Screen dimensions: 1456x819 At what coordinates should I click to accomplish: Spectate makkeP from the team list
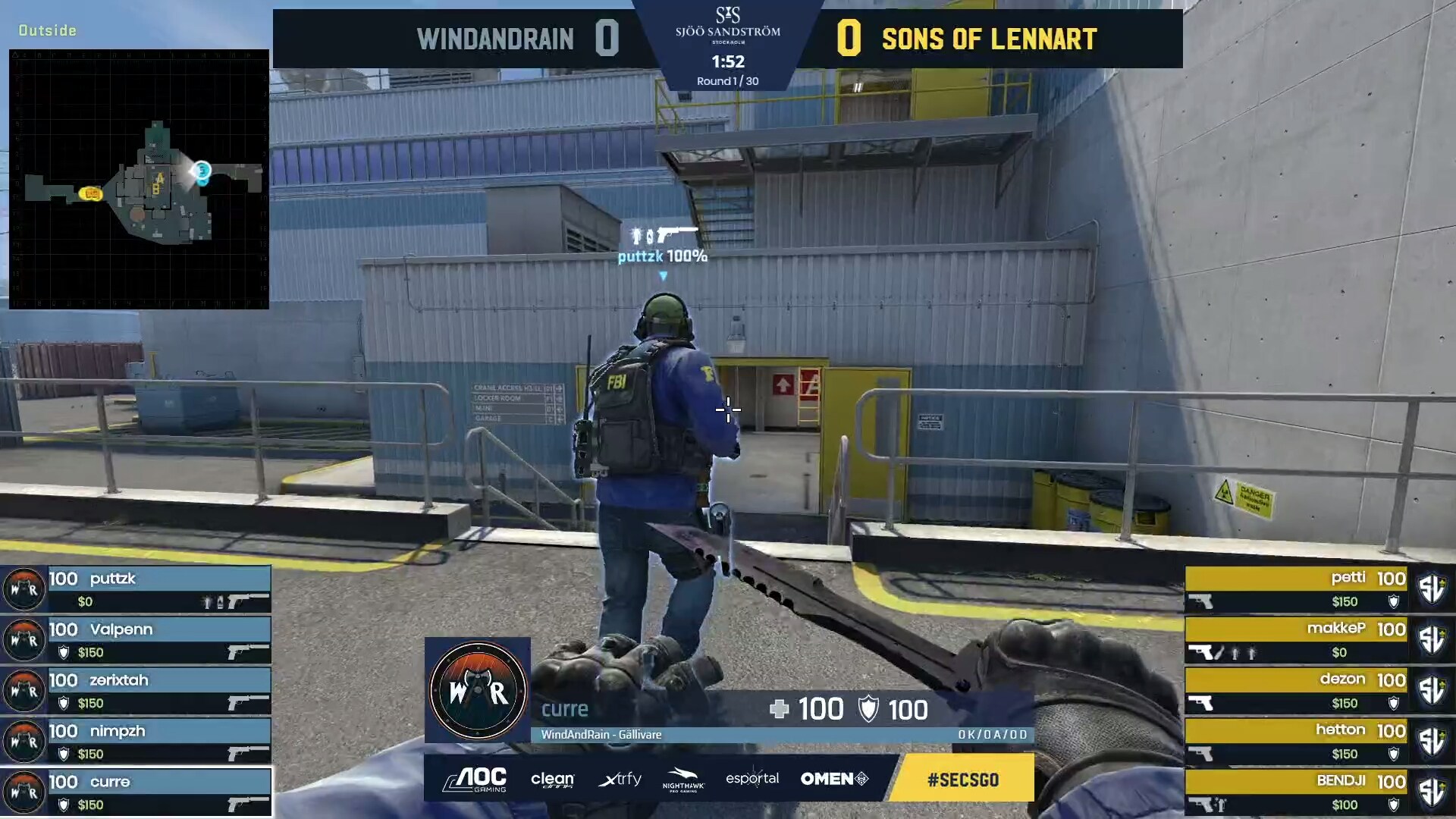(1297, 640)
